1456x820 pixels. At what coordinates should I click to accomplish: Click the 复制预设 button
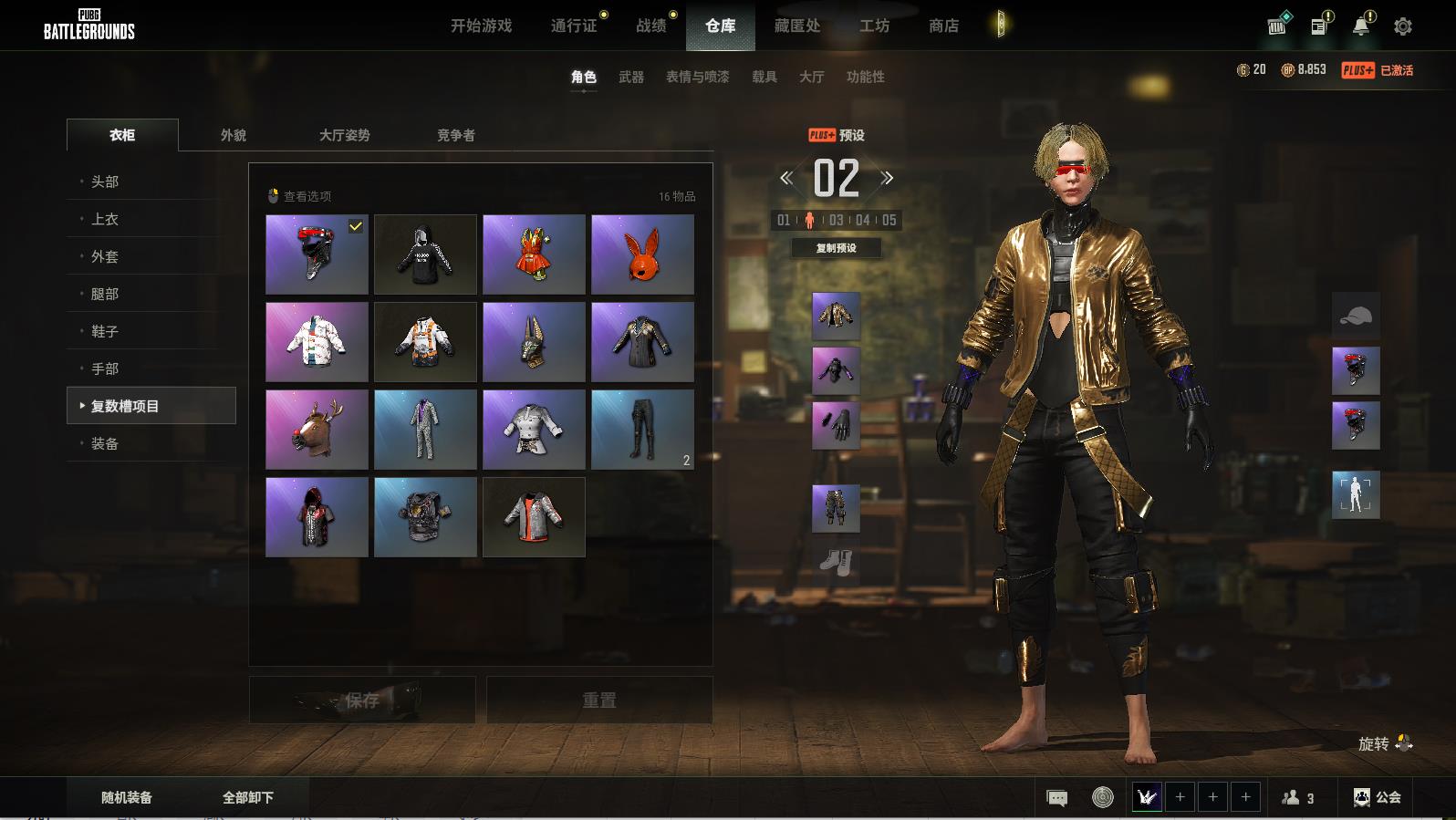click(x=836, y=248)
